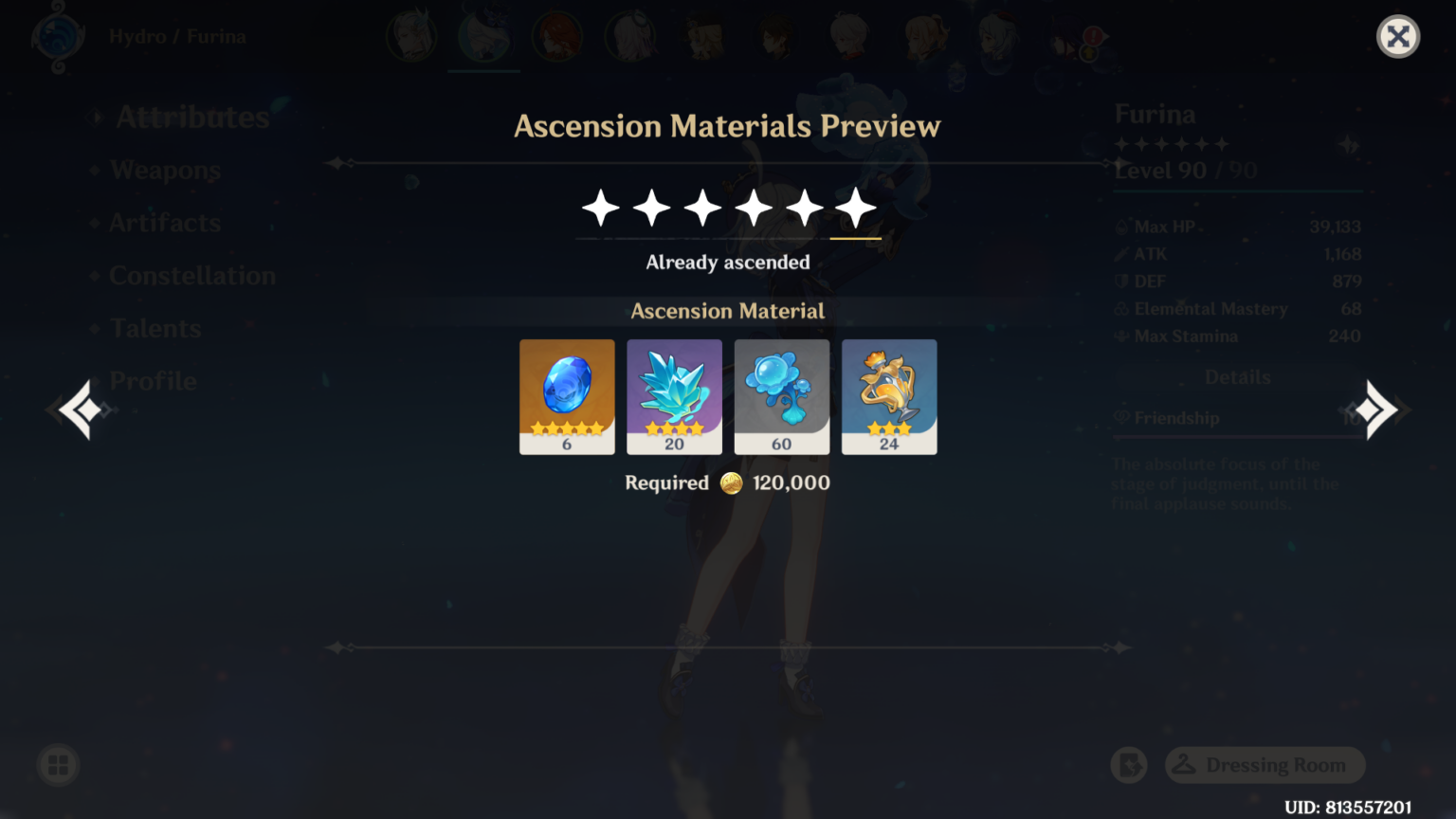Select the fourth ascension star phase
The height and width of the screenshot is (819, 1456).
(753, 208)
